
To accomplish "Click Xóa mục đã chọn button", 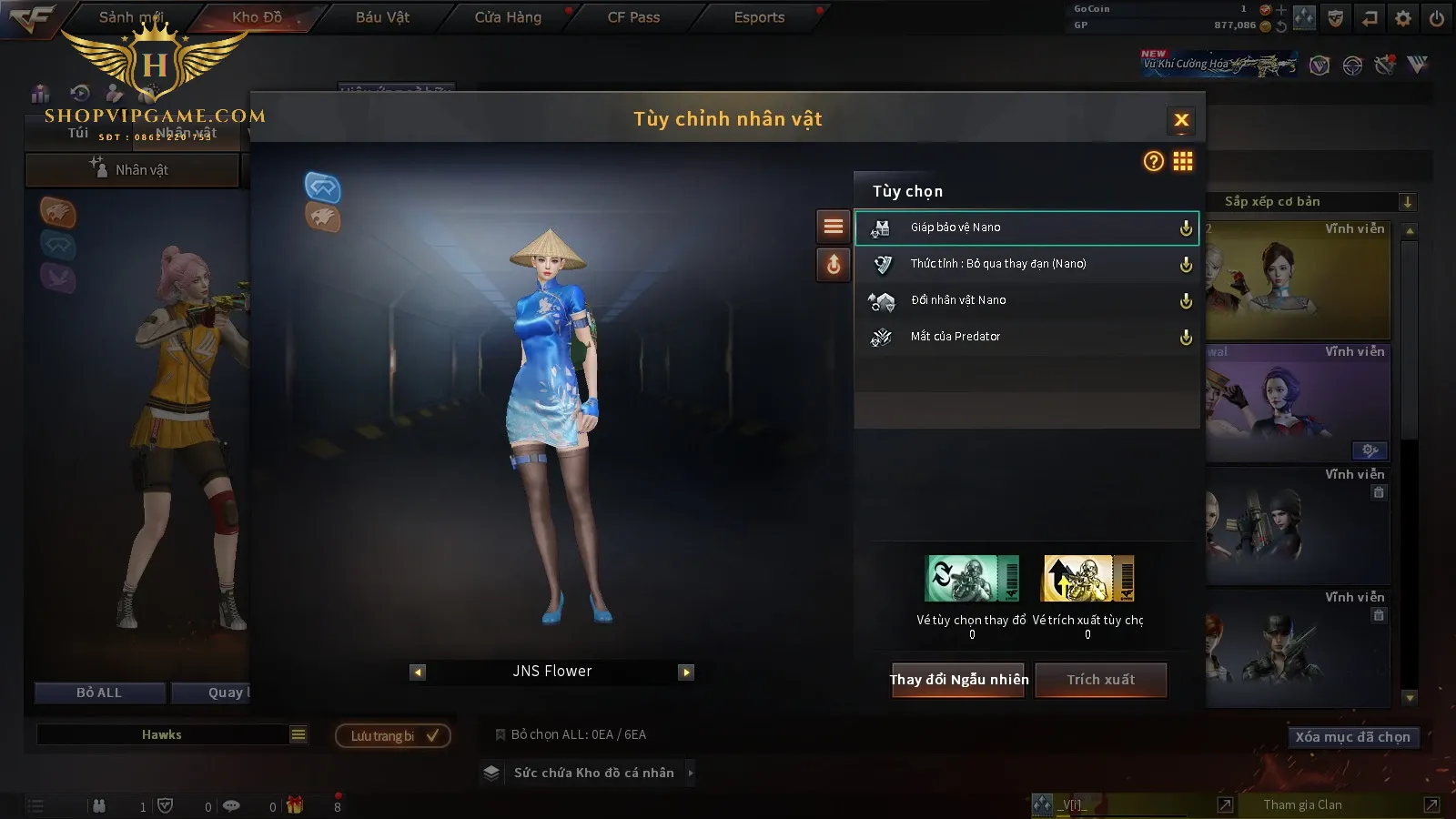I will tap(1352, 737).
